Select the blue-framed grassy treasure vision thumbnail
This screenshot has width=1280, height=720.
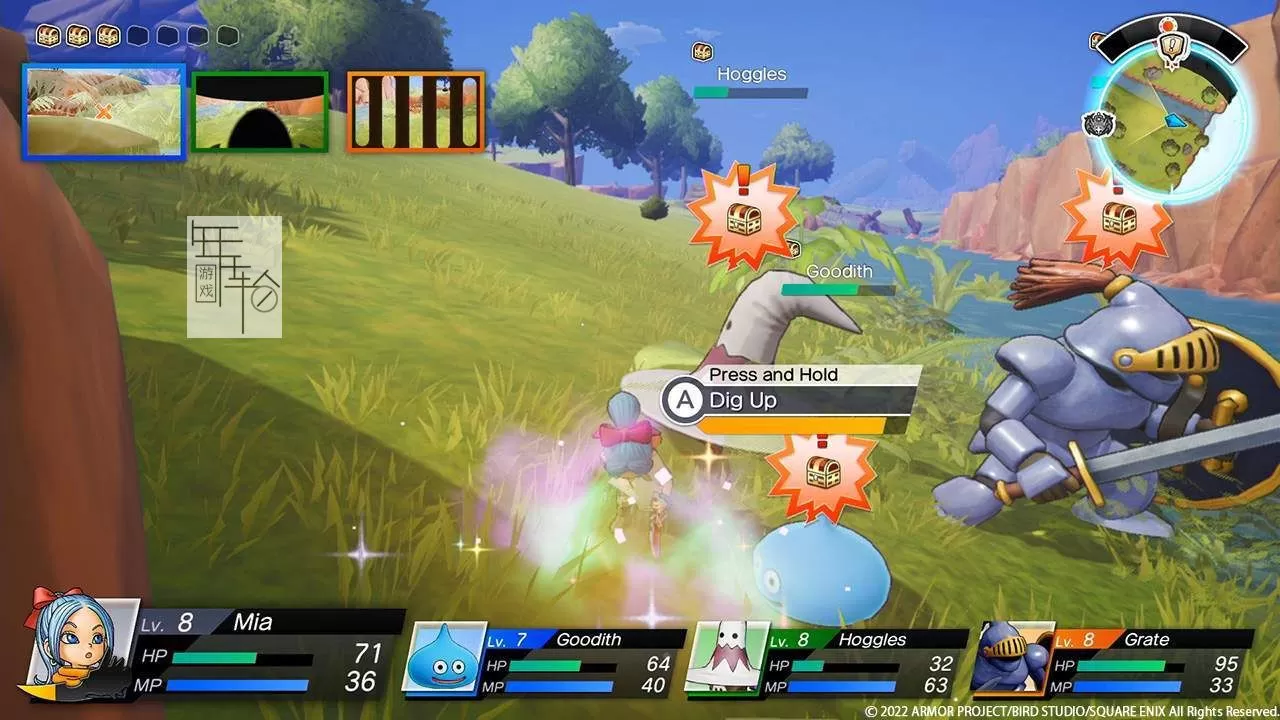[104, 111]
